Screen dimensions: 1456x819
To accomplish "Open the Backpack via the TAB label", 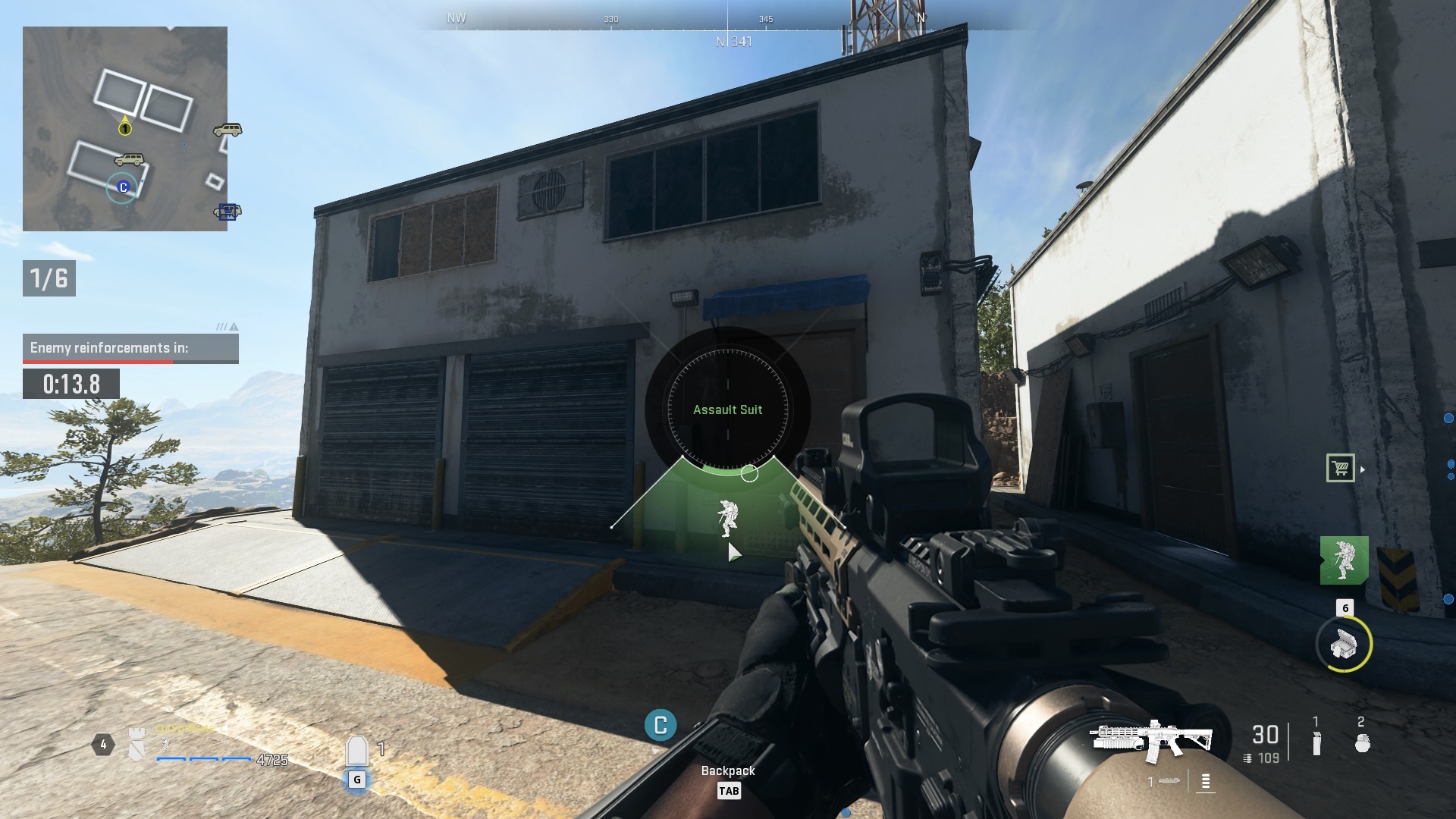I will click(730, 791).
